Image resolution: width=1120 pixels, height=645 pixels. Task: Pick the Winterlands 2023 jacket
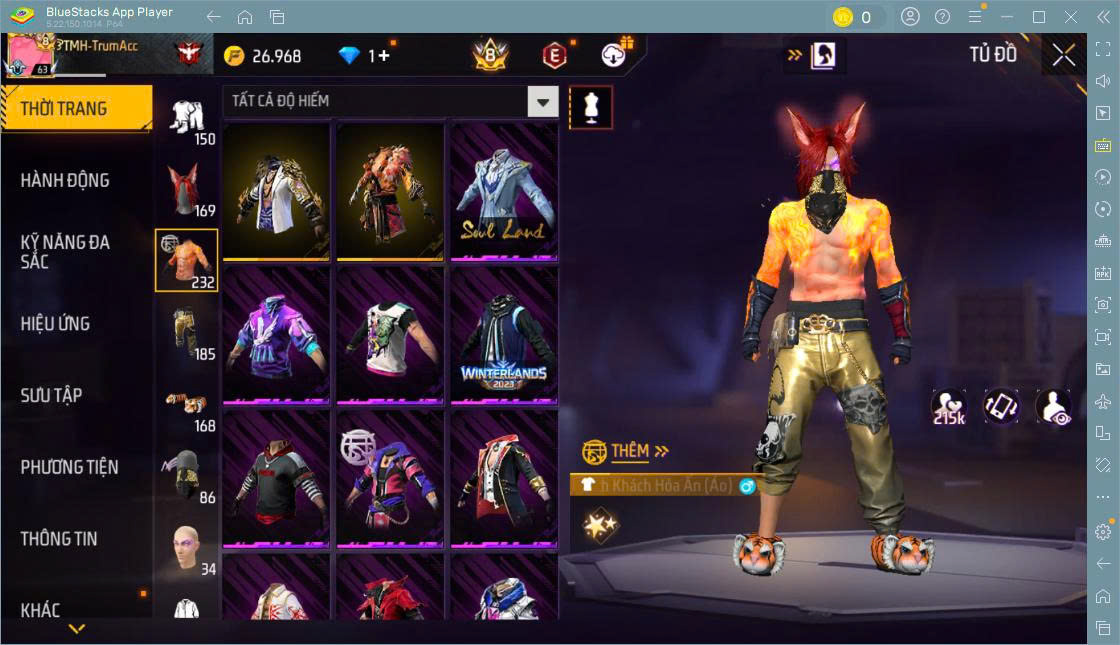coord(502,334)
